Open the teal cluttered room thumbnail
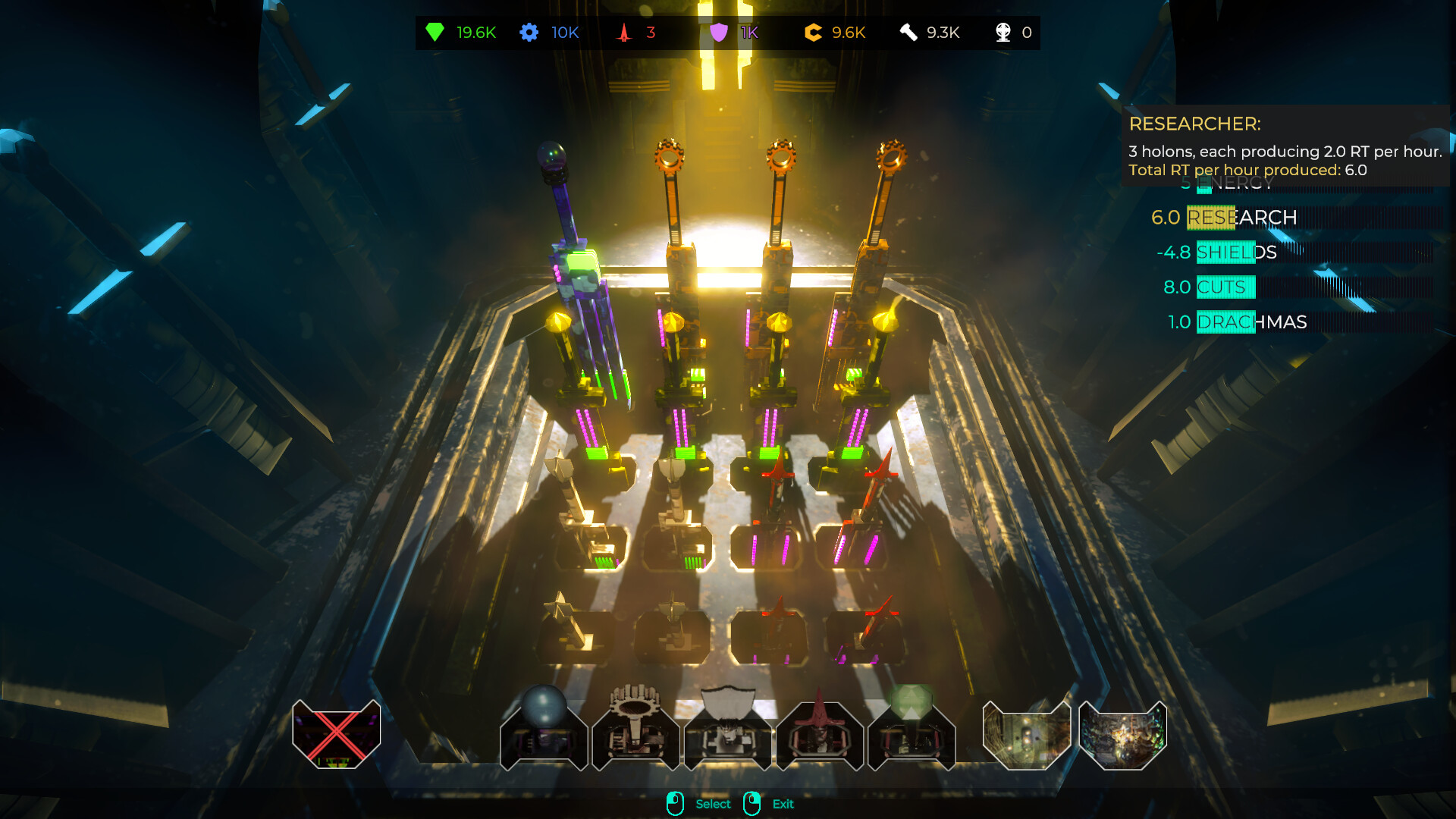The image size is (1456, 819). [1122, 734]
